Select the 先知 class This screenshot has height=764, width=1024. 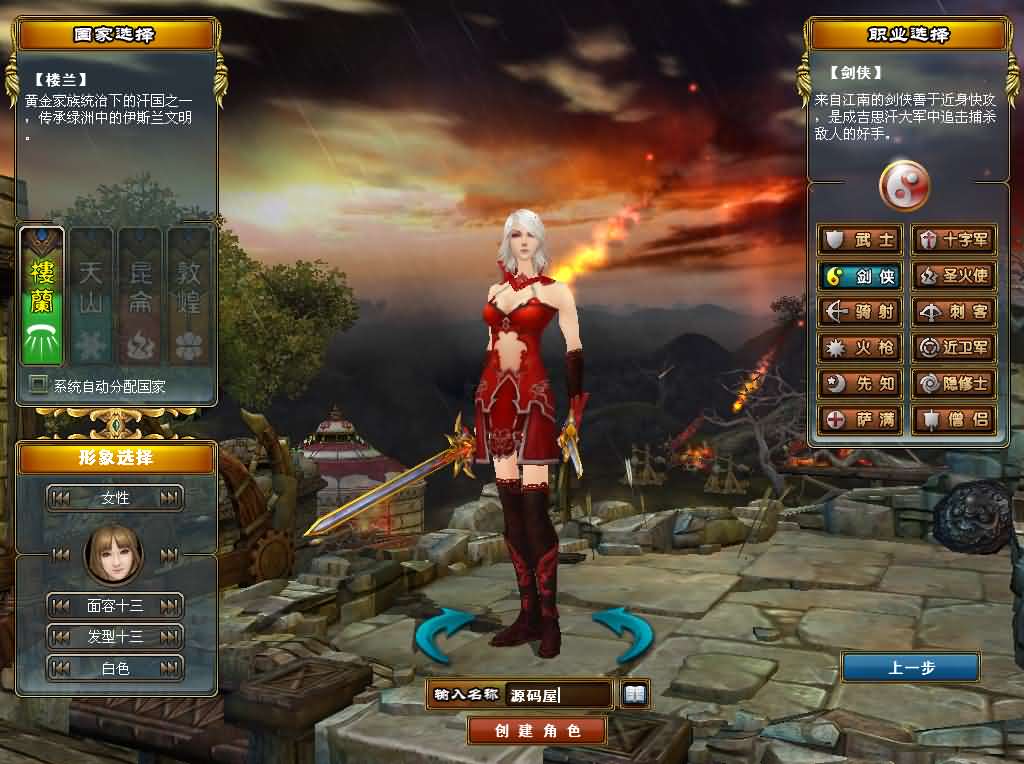coord(860,383)
